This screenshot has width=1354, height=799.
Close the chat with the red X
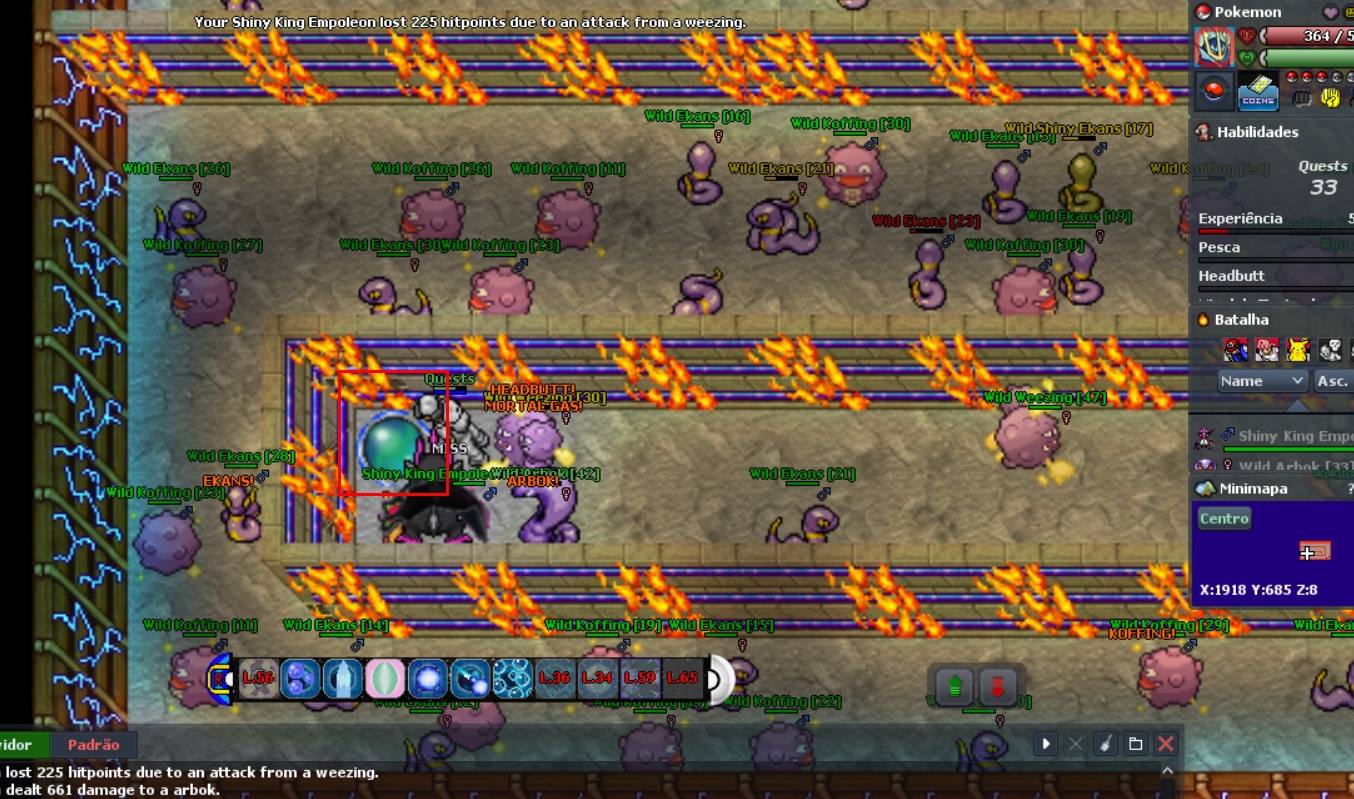pos(1165,744)
